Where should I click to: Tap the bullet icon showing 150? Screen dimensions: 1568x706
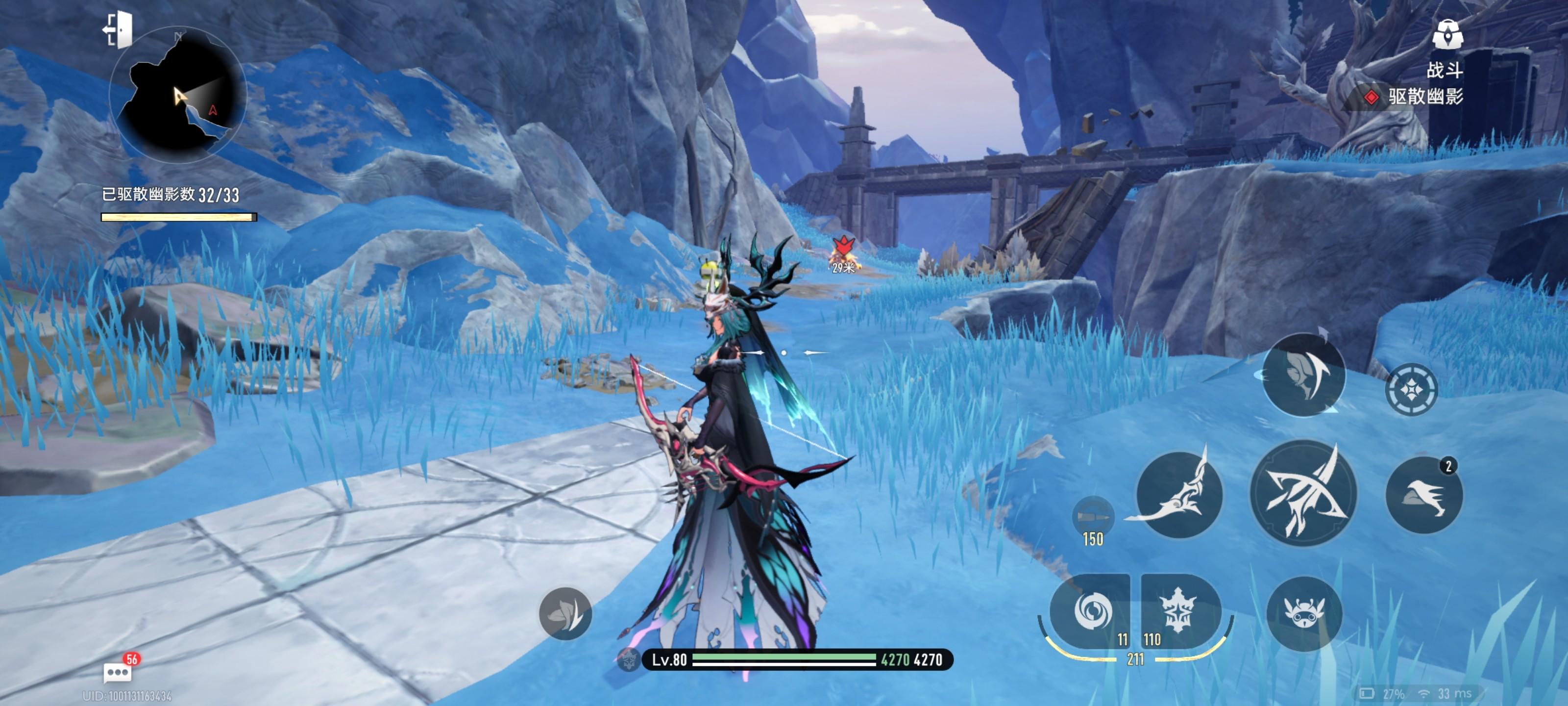[1093, 518]
